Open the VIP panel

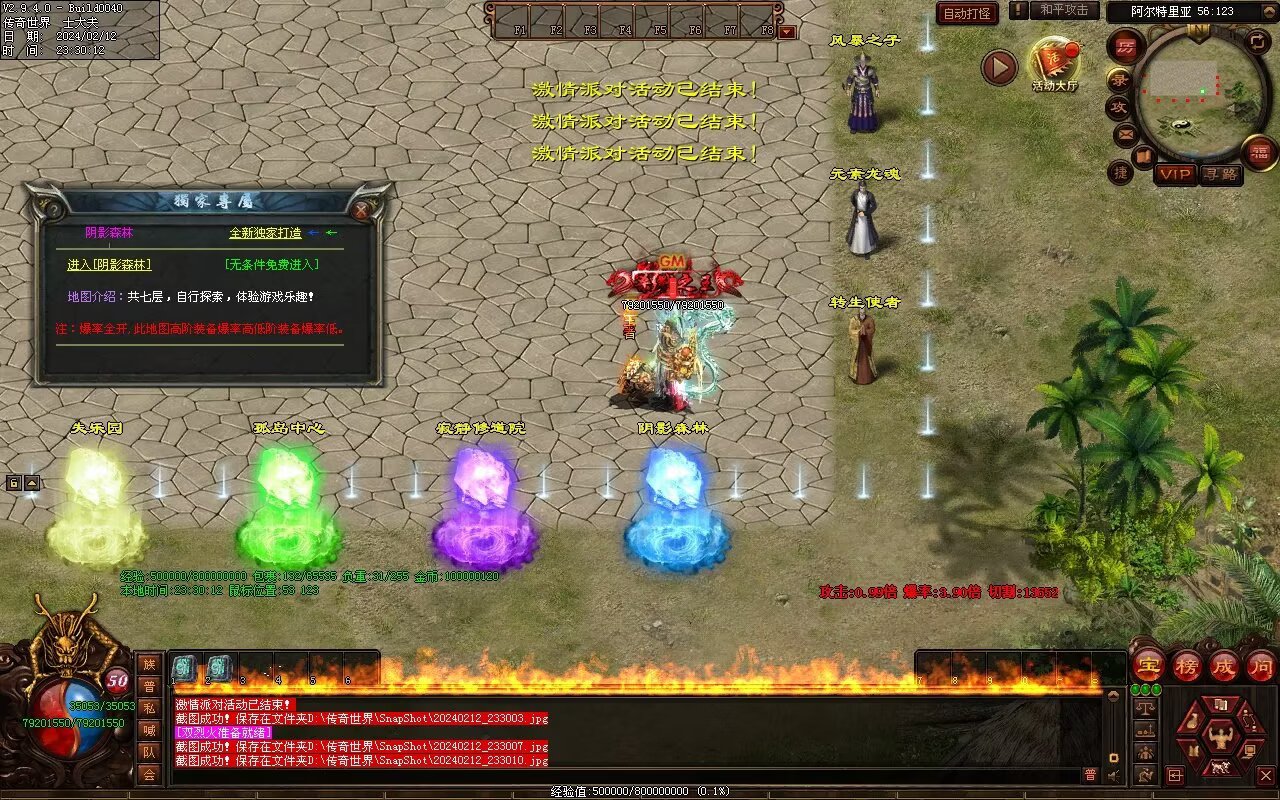(1176, 174)
